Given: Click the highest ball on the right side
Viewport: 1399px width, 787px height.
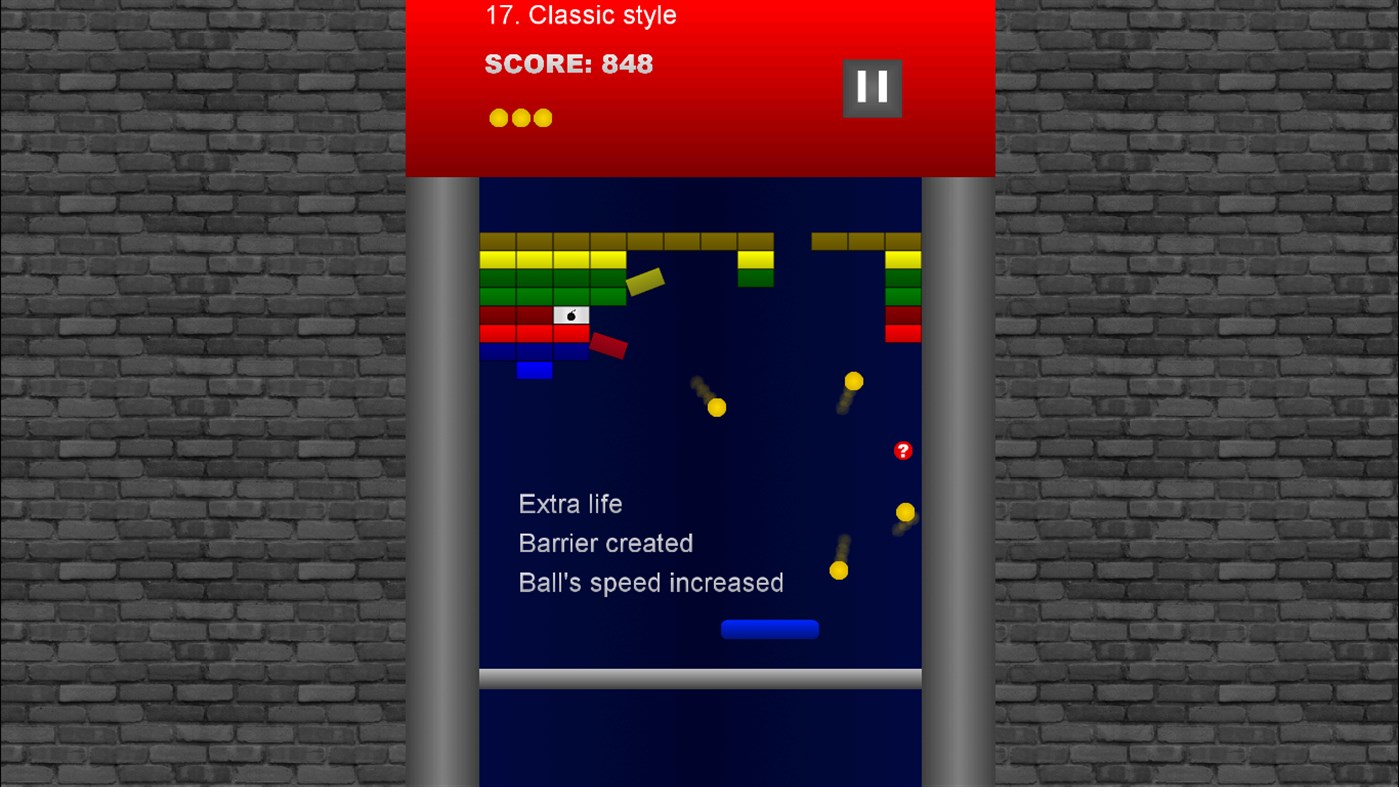Looking at the screenshot, I should coord(852,381).
